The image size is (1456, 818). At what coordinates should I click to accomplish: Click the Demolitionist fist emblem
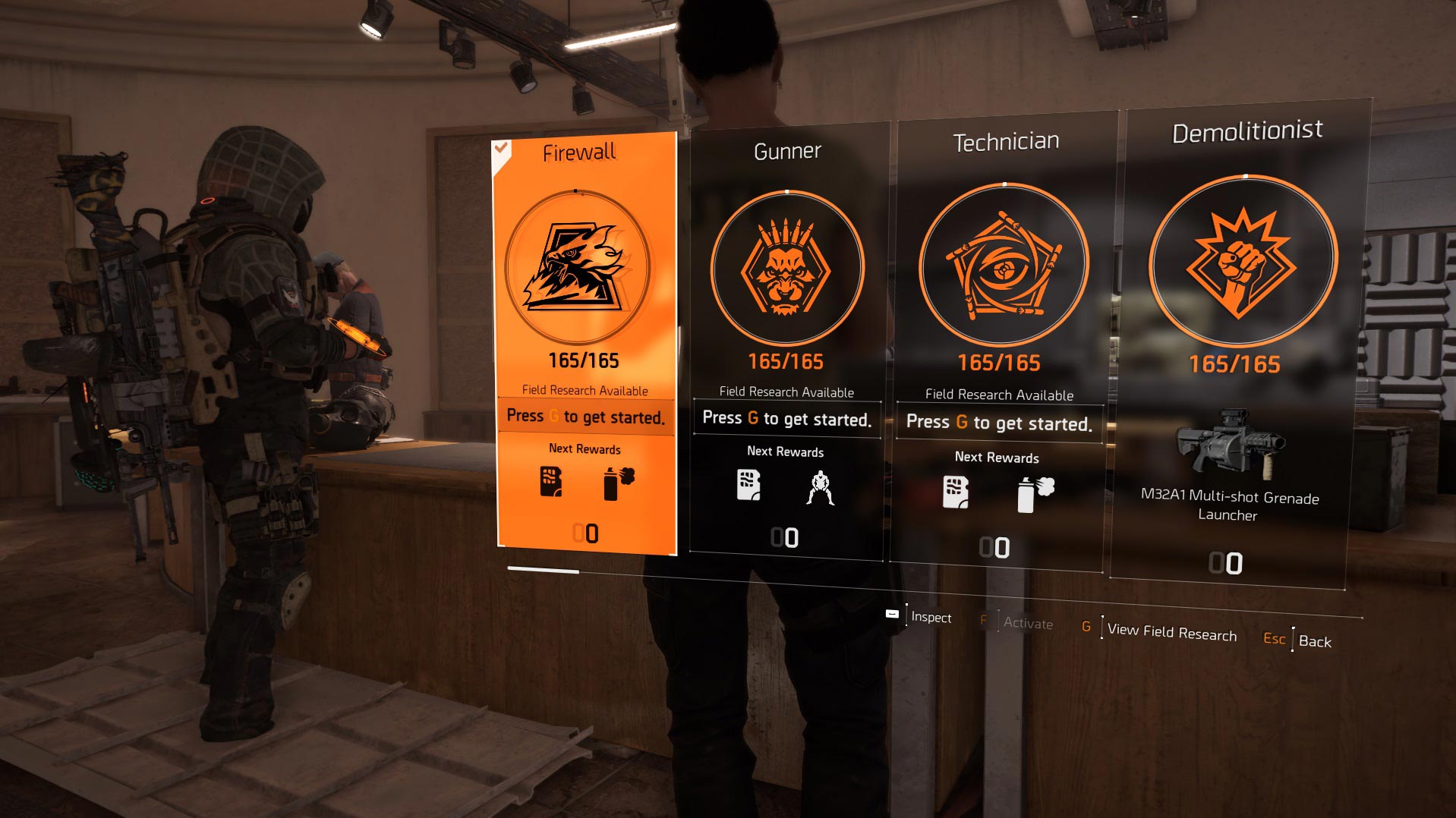point(1241,262)
